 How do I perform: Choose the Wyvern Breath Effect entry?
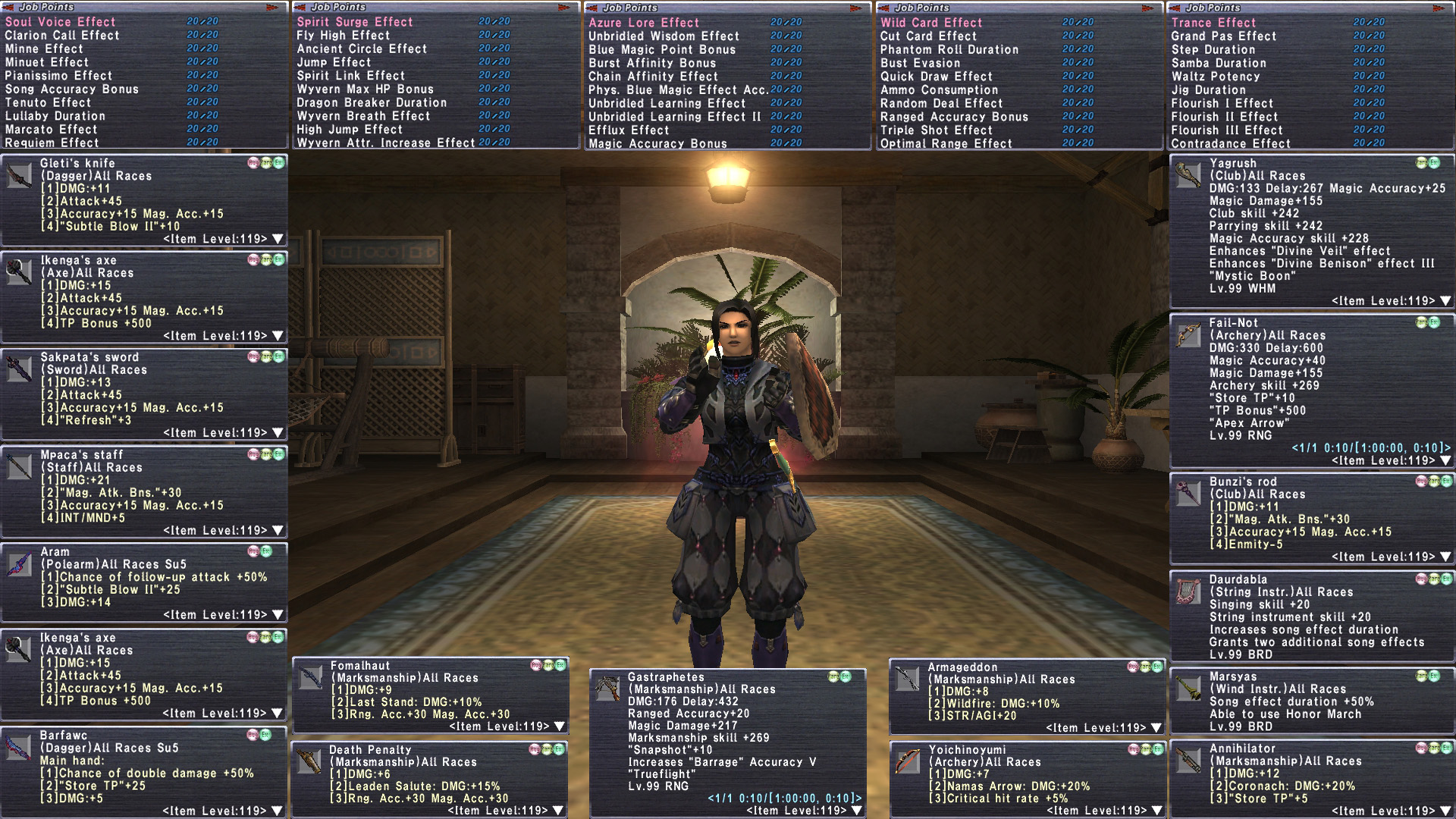(x=363, y=116)
